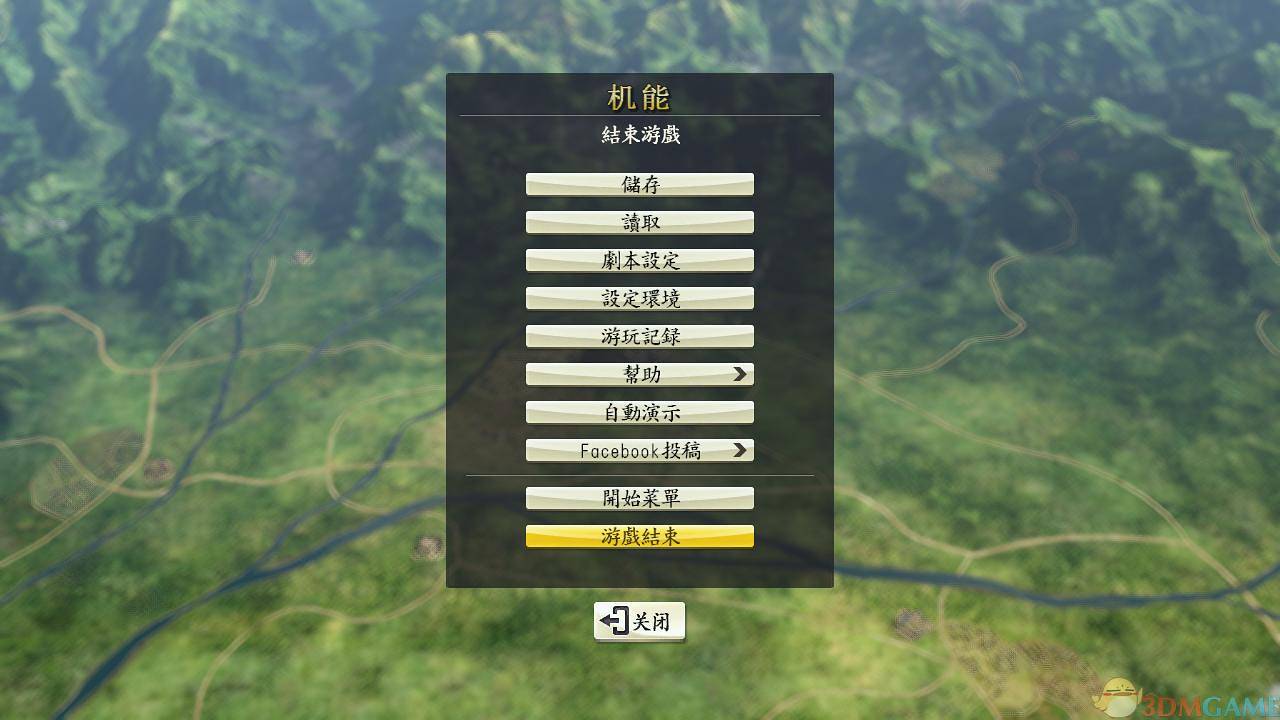The height and width of the screenshot is (720, 1280).
Task: Click the exit arrow icon on the 关闭 button
Action: 614,620
